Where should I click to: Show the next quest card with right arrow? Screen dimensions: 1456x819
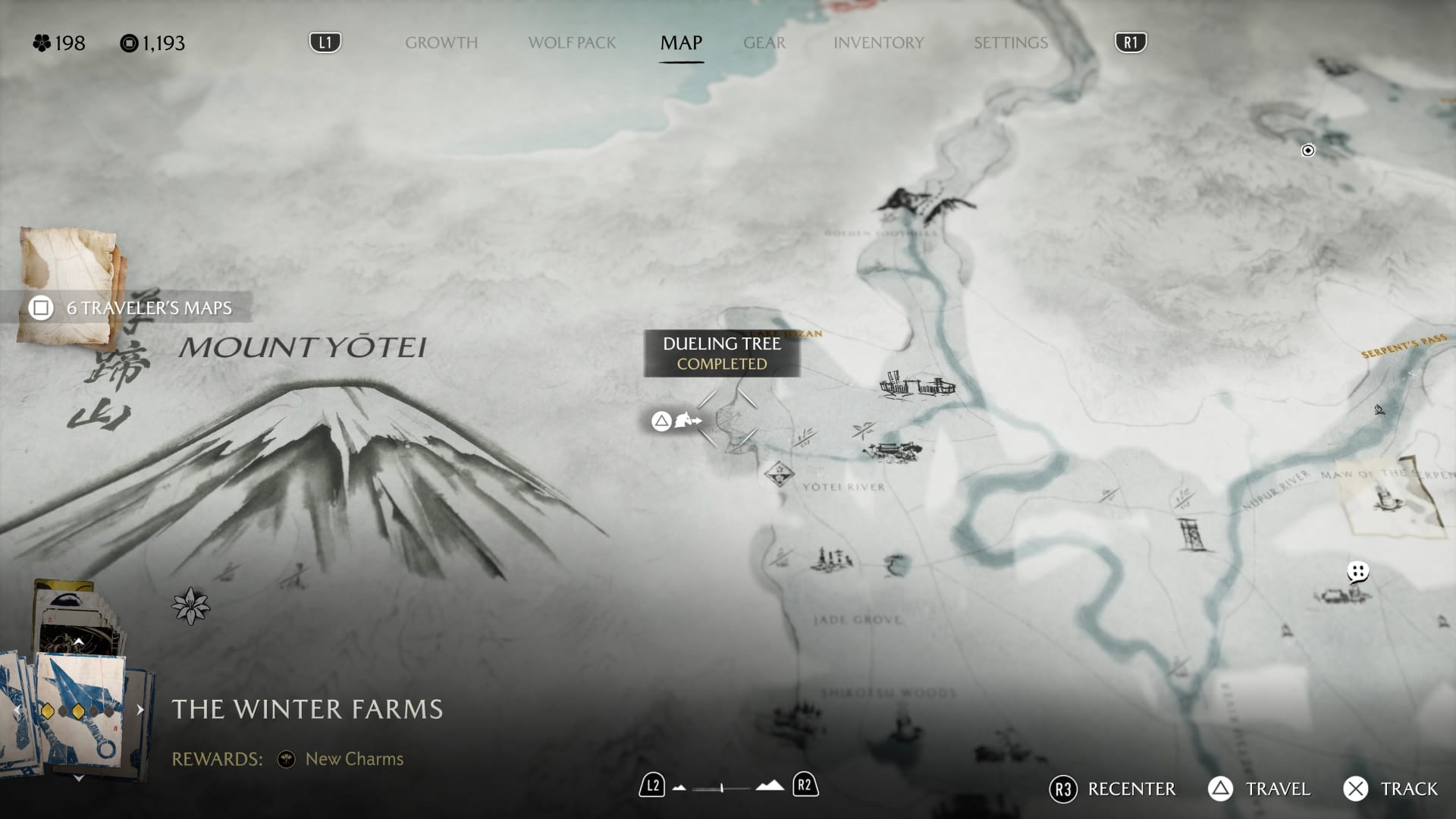[140, 710]
